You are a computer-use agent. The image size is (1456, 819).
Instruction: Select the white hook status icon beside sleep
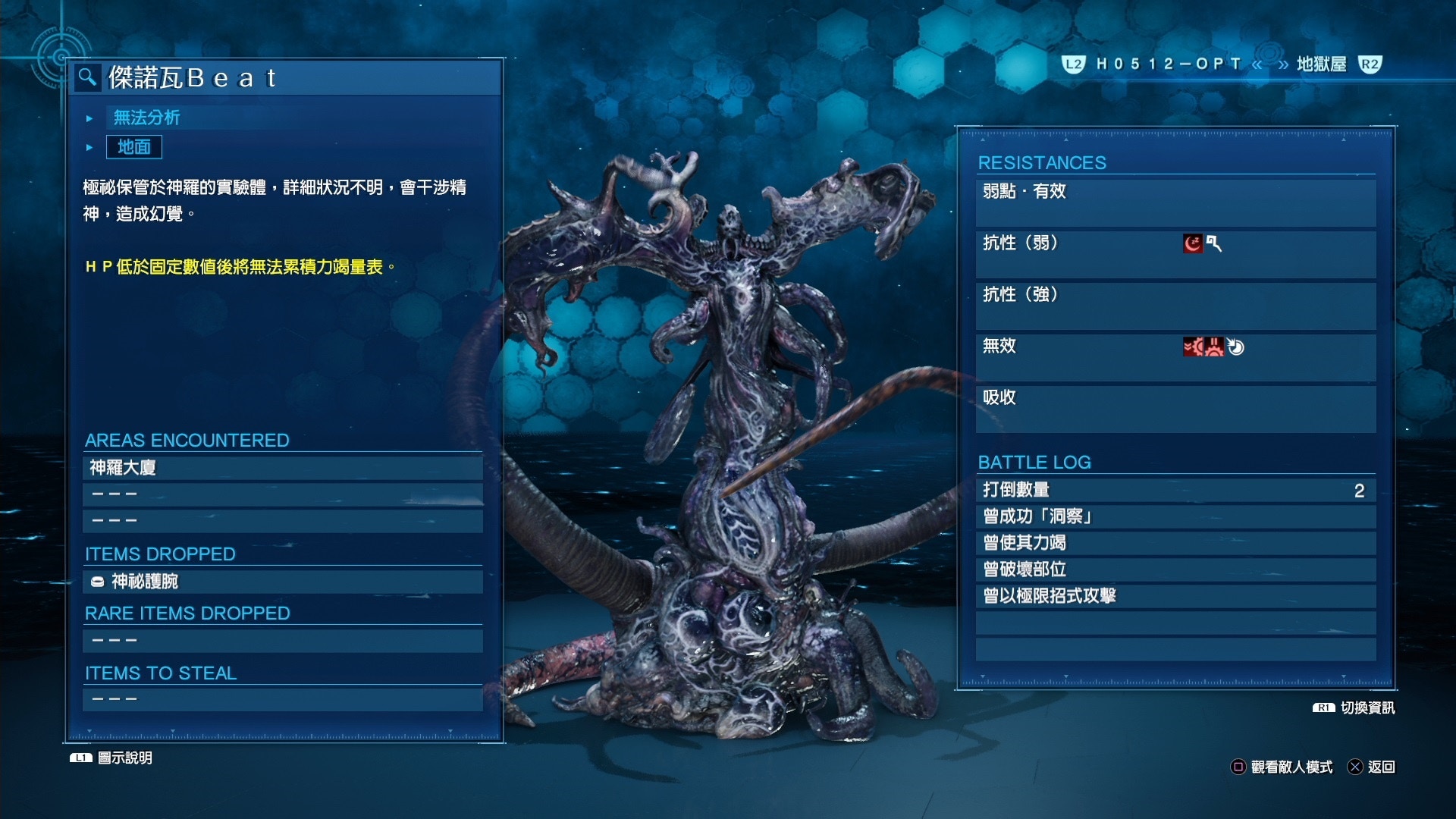coord(1213,243)
